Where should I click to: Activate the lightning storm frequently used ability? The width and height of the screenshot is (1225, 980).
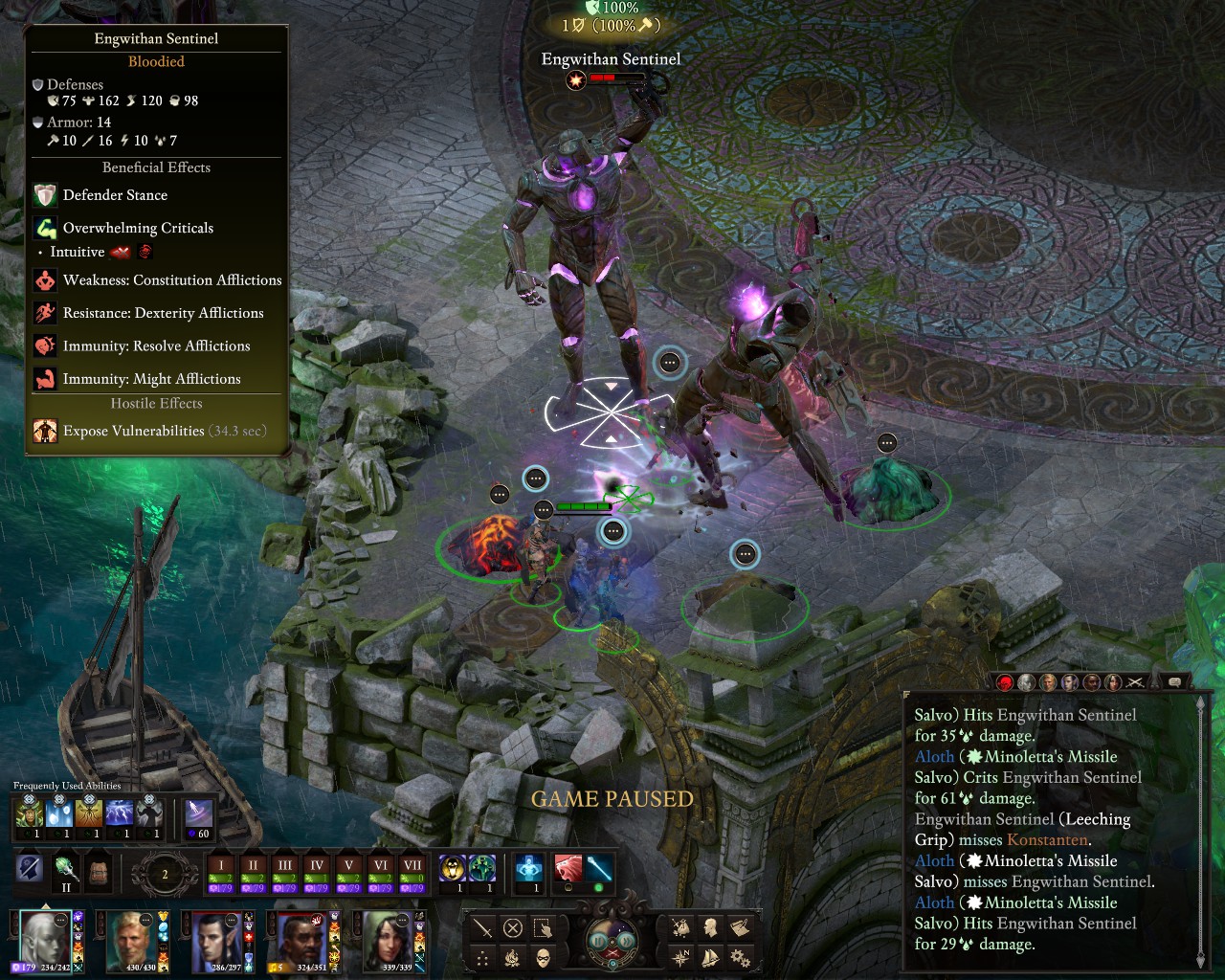click(119, 813)
